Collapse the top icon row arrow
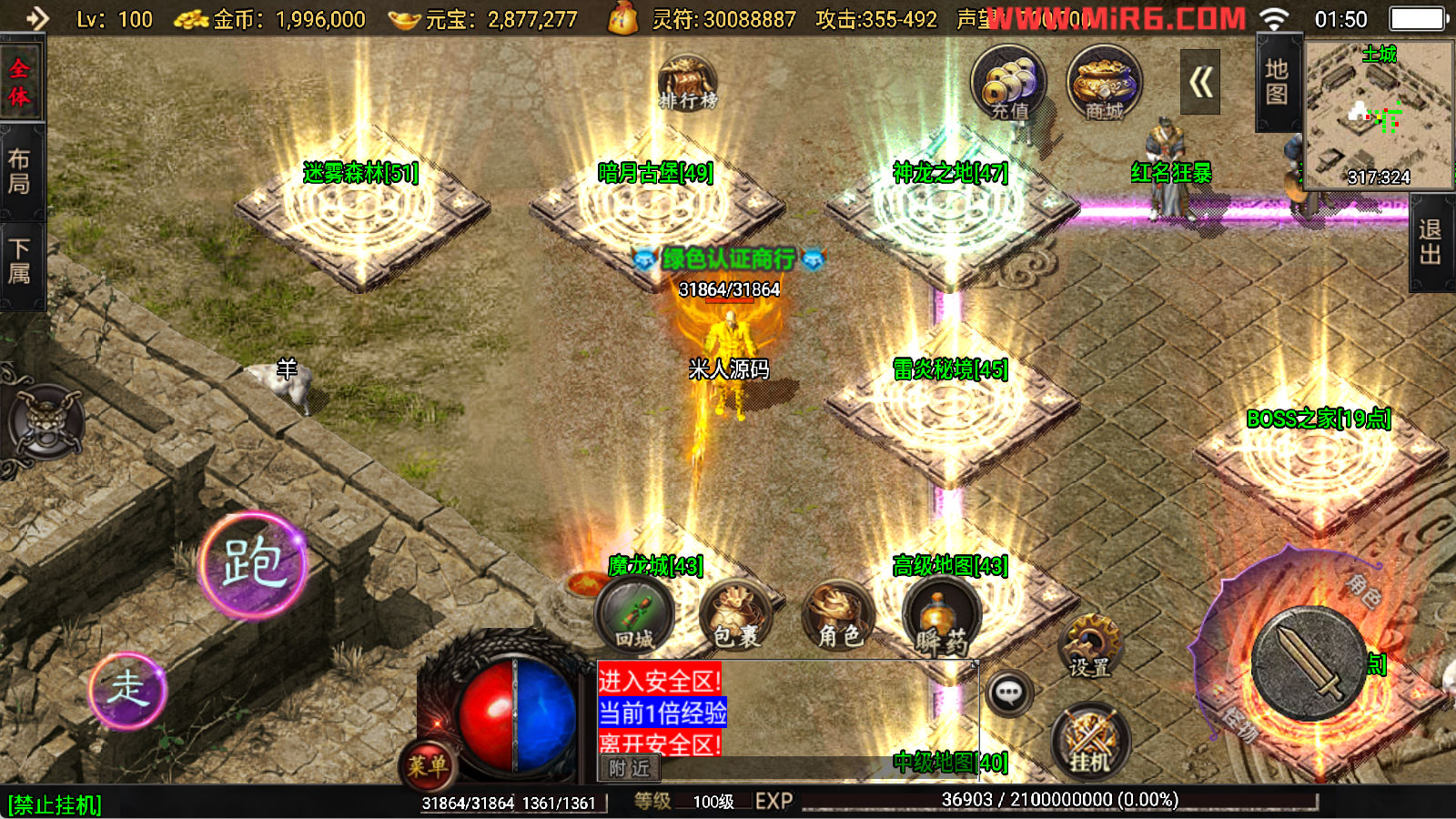 click(1200, 83)
